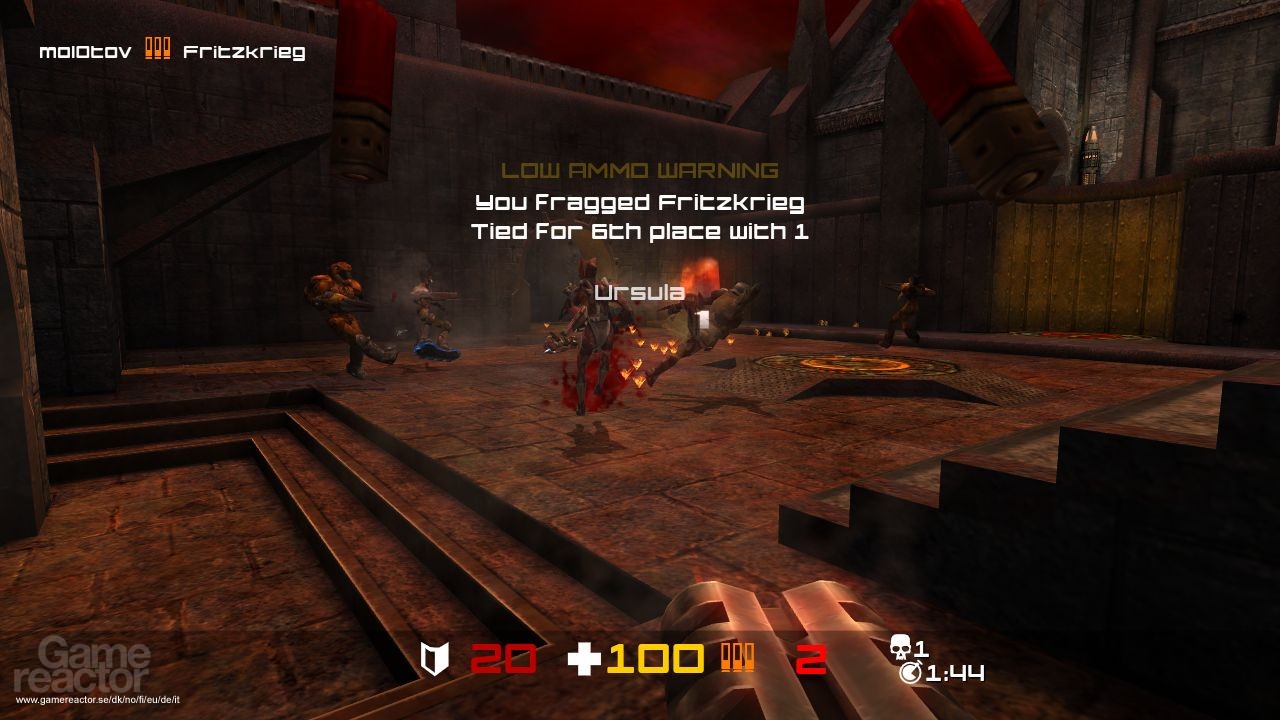Click the match timer clock icon
This screenshot has height=720, width=1280.
pos(911,673)
